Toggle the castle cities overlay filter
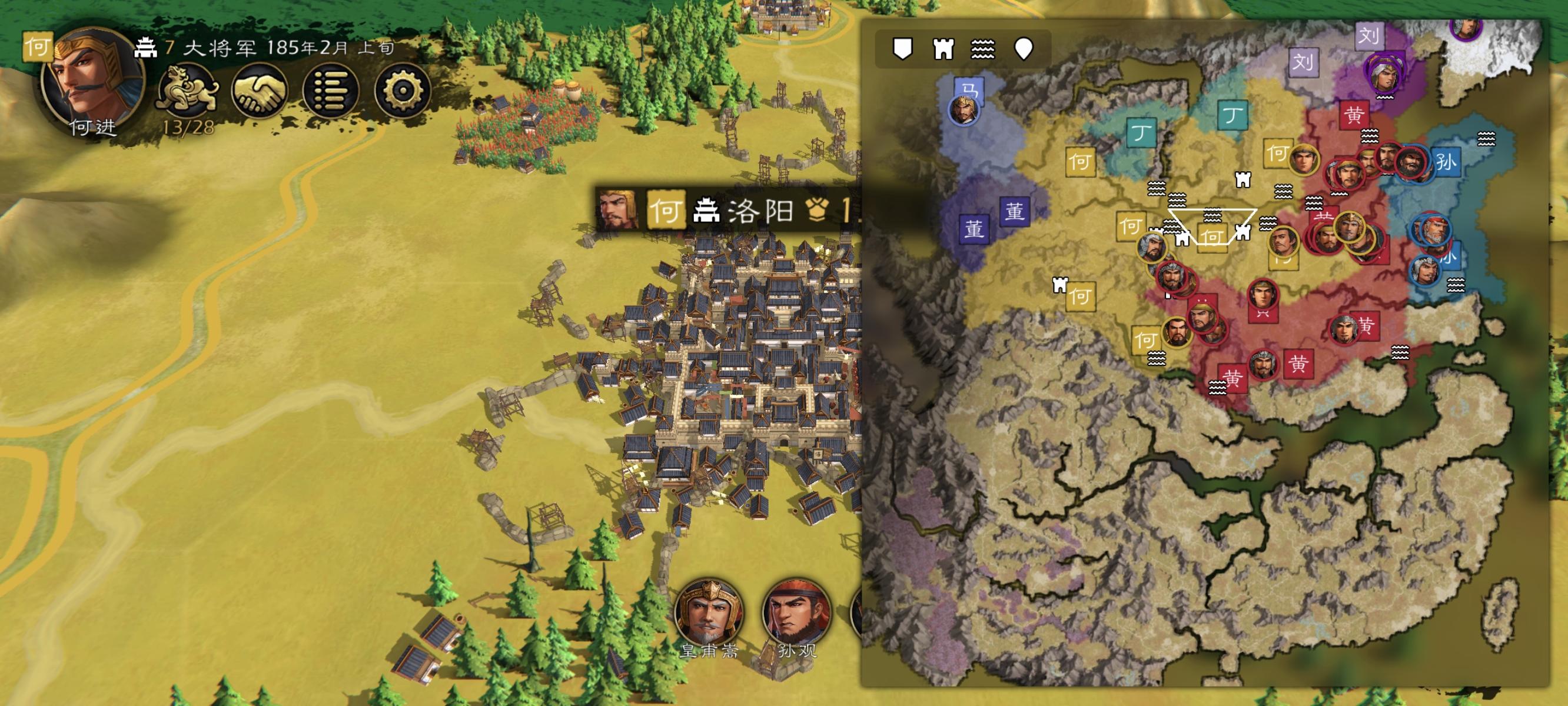 point(945,50)
